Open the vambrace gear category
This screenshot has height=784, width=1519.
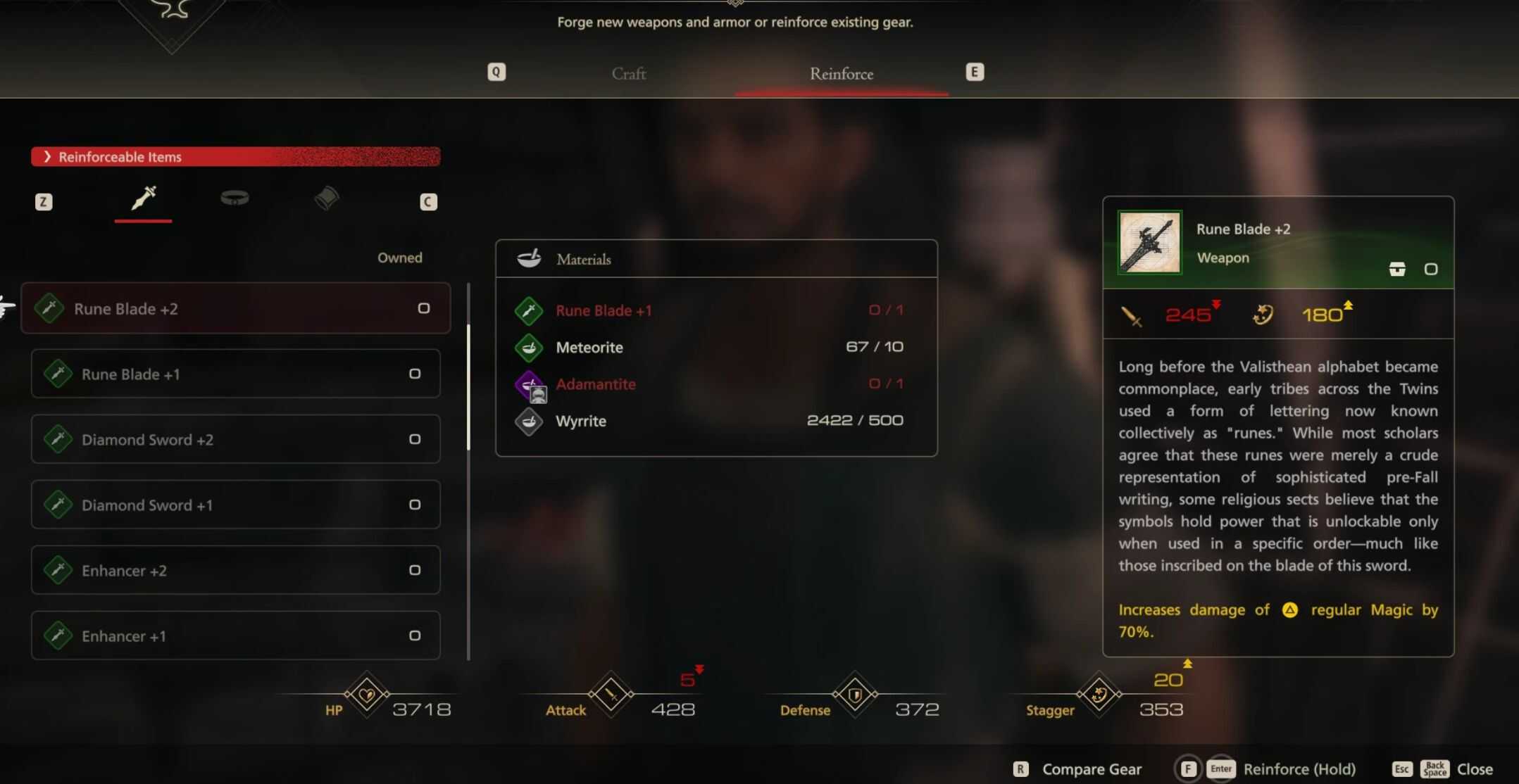pos(326,199)
